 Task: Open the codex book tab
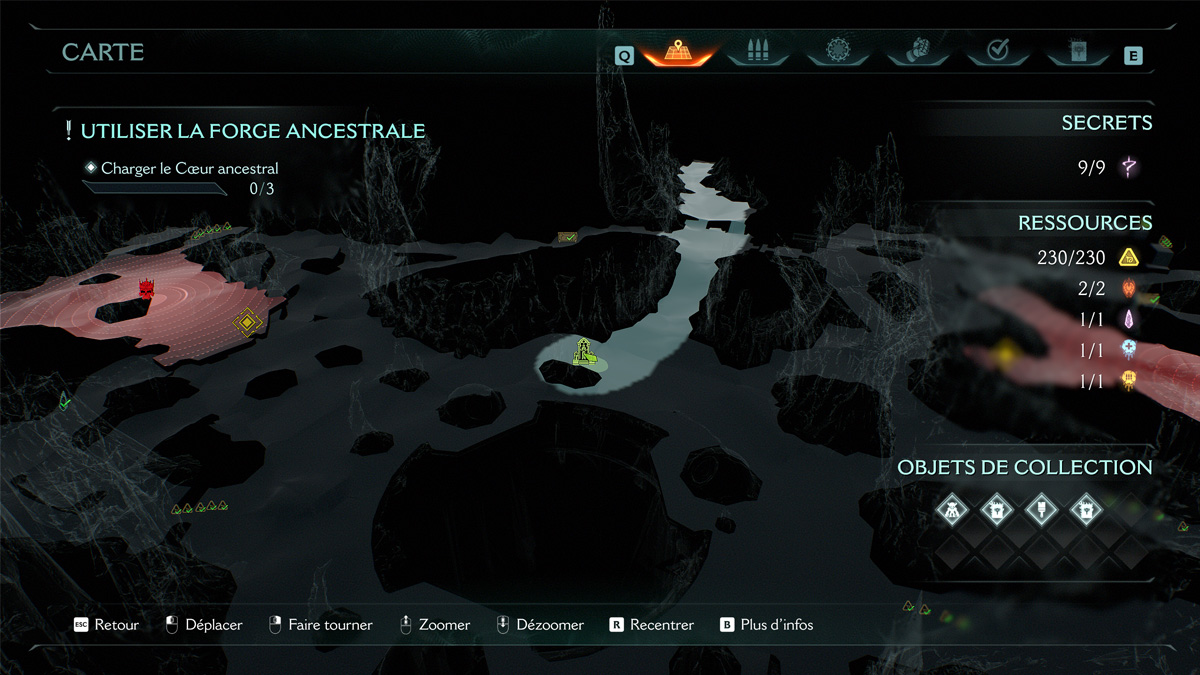pos(1076,50)
